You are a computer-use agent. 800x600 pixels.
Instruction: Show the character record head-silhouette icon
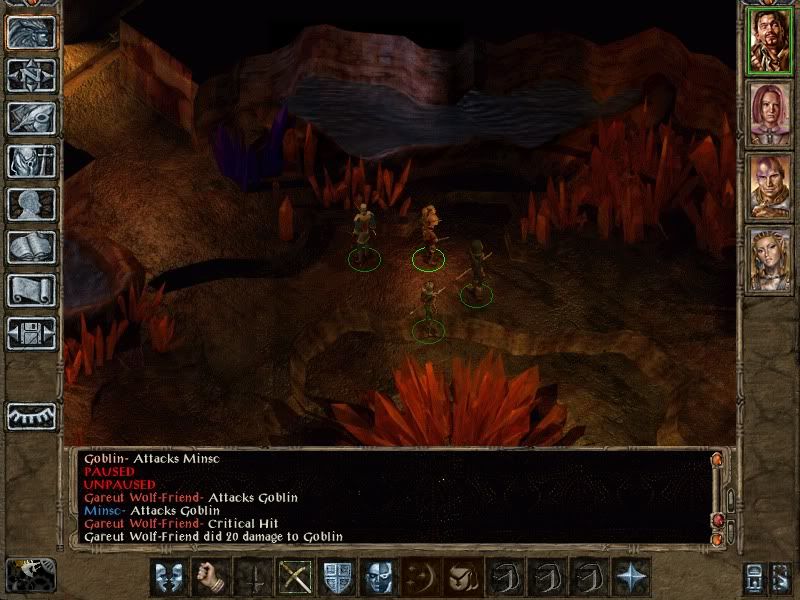tap(31, 204)
